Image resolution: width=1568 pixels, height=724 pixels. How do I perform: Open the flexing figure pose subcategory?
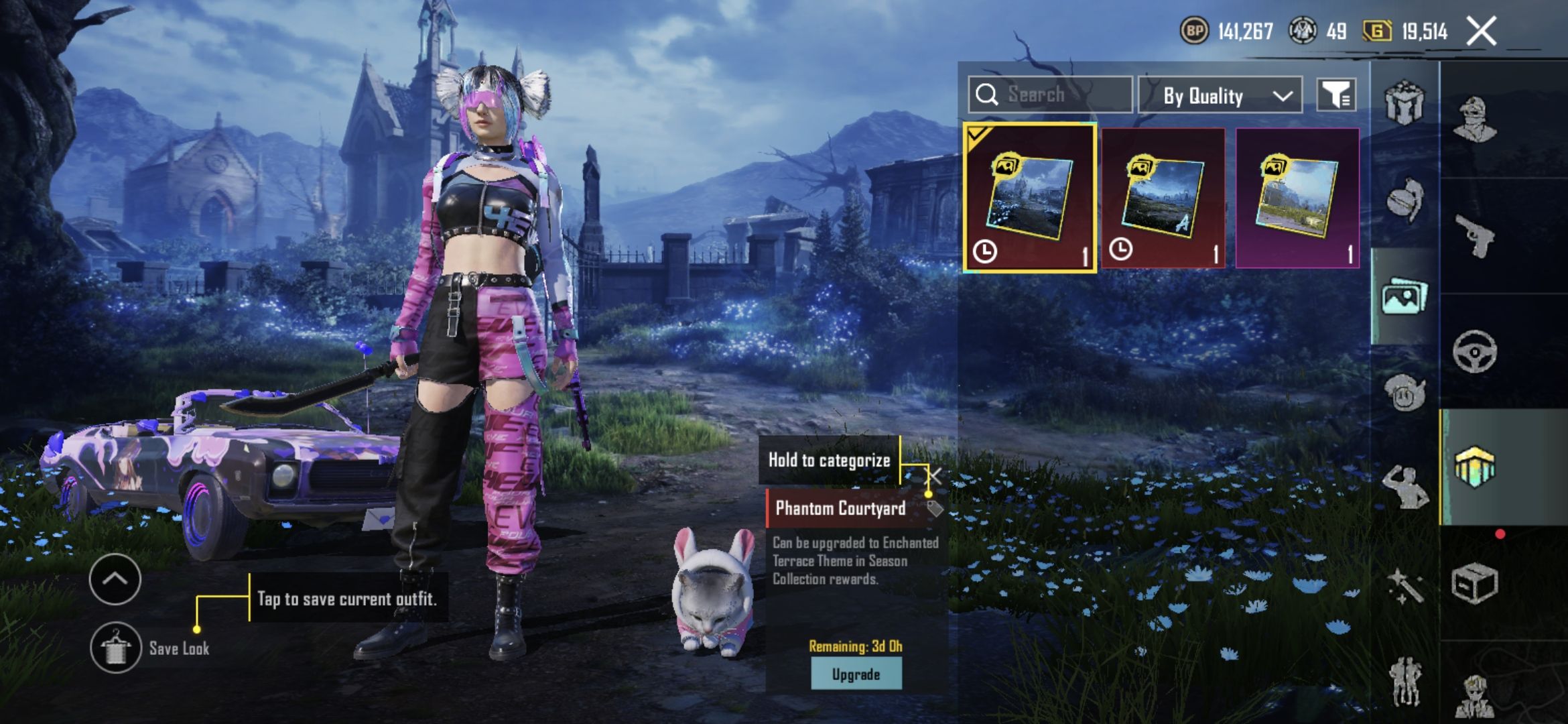click(1404, 487)
